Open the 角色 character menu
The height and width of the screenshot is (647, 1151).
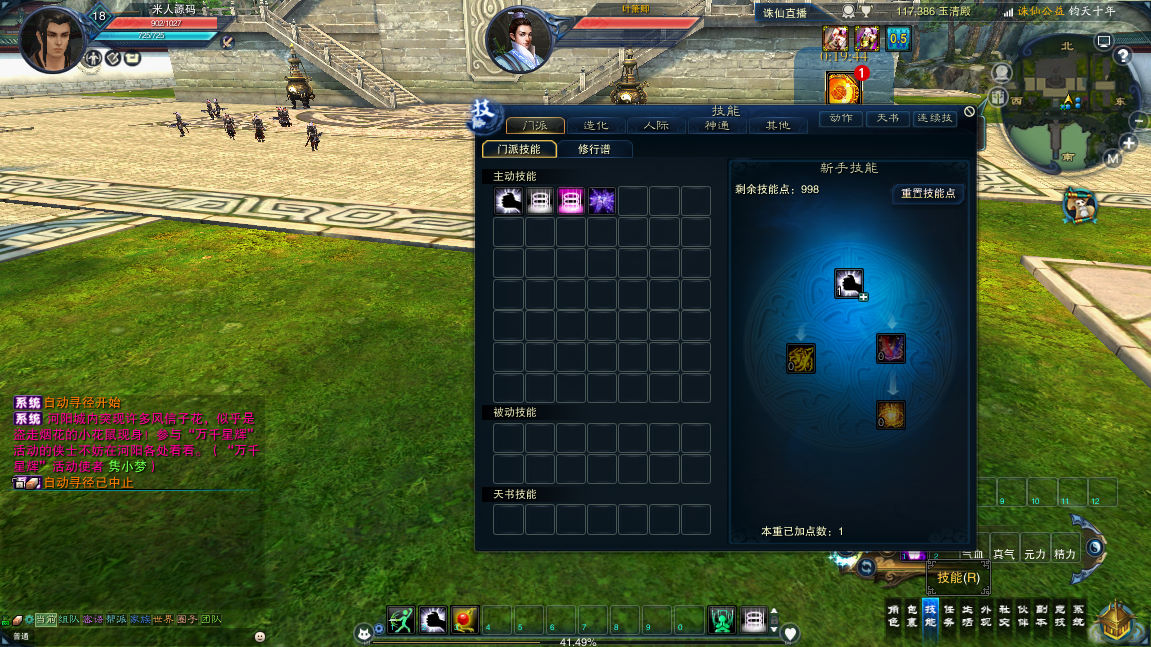pos(895,615)
